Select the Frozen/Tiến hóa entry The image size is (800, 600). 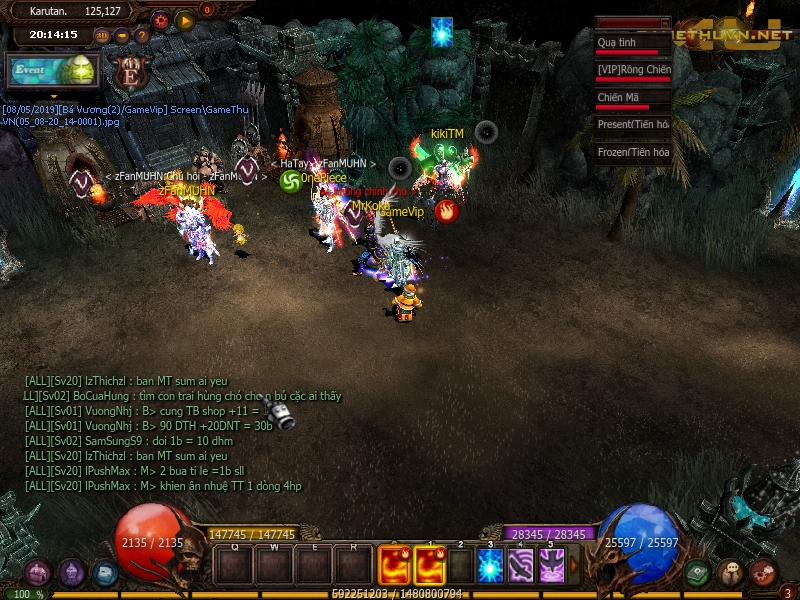(632, 152)
